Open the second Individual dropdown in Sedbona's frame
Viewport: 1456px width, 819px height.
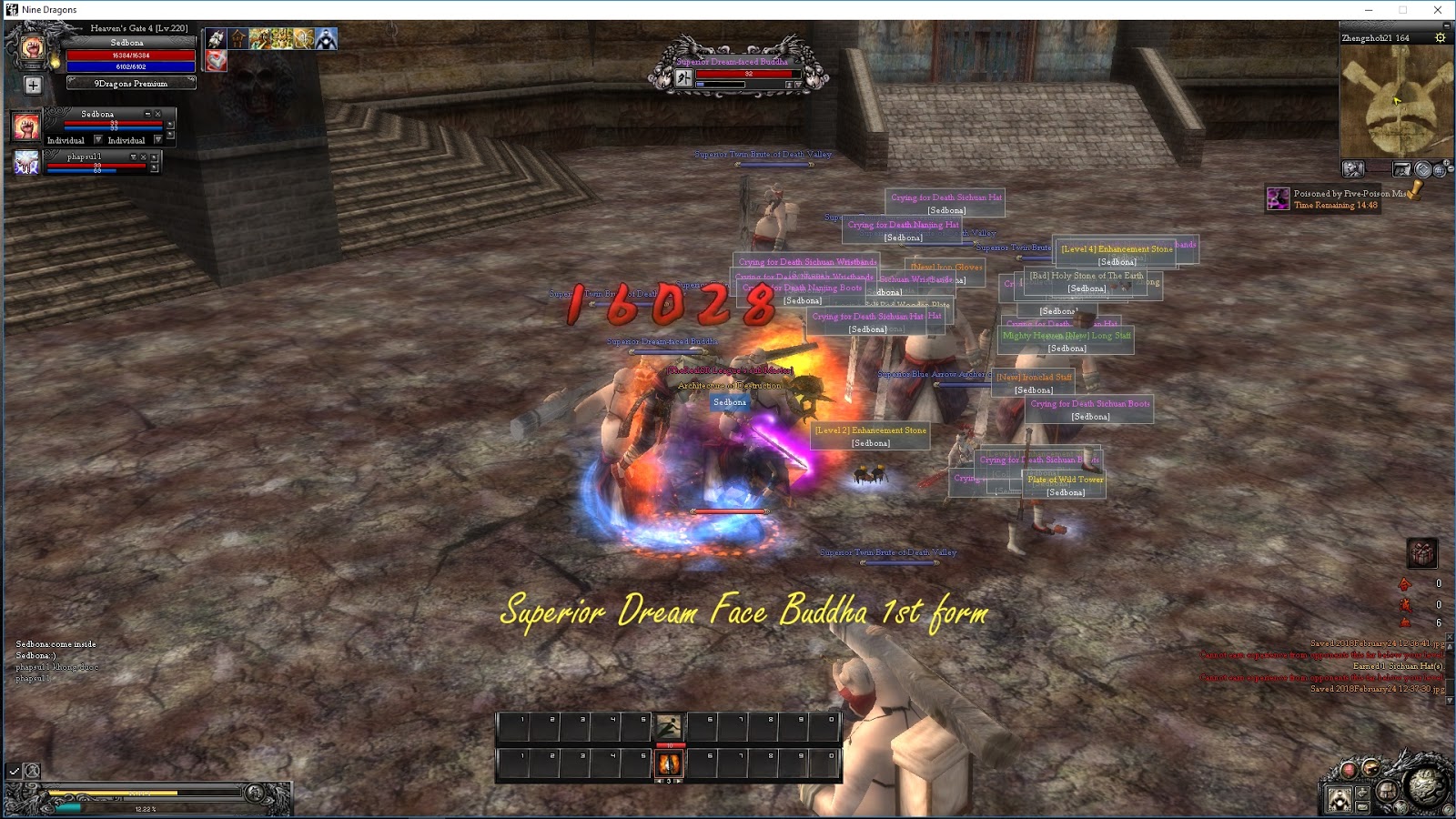point(157,141)
